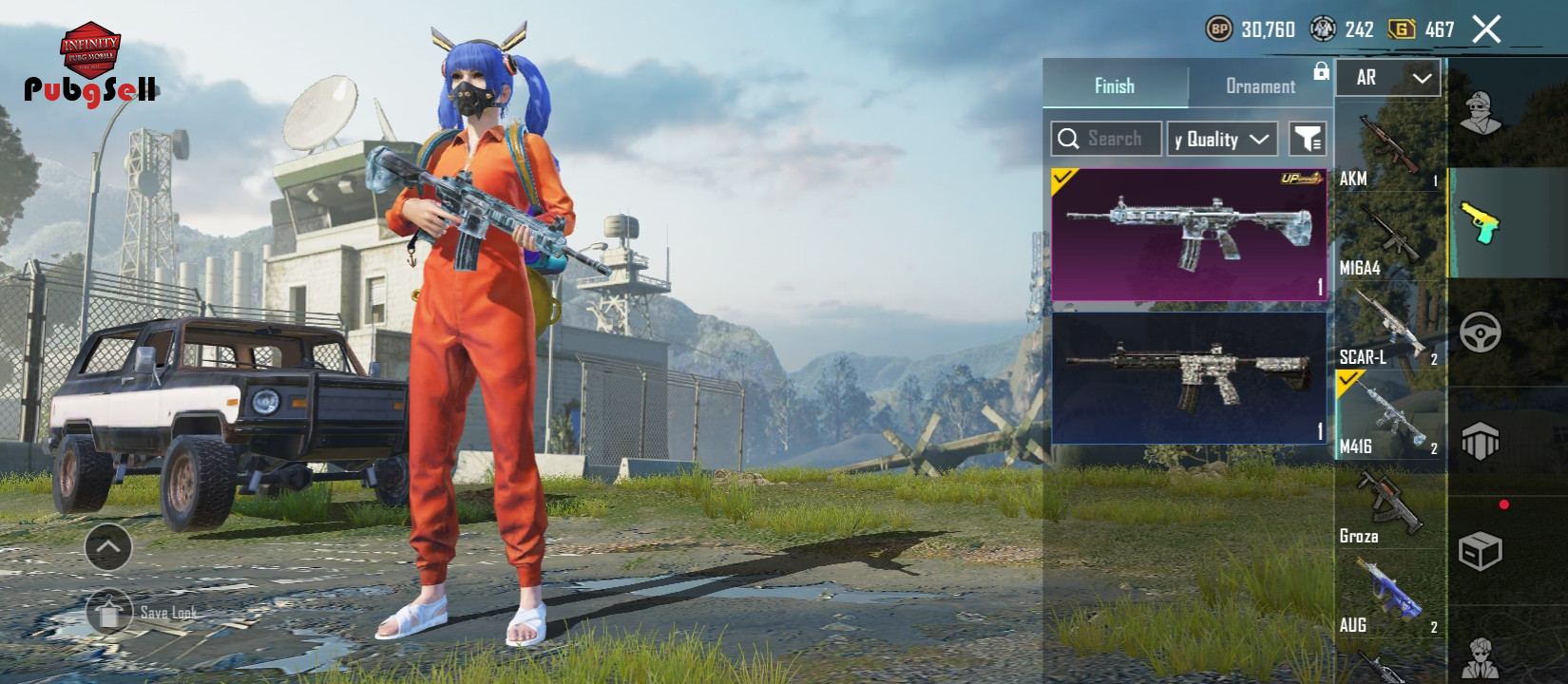Viewport: 1568px width, 684px height.
Task: Open the filter funnel button
Action: click(x=1308, y=139)
